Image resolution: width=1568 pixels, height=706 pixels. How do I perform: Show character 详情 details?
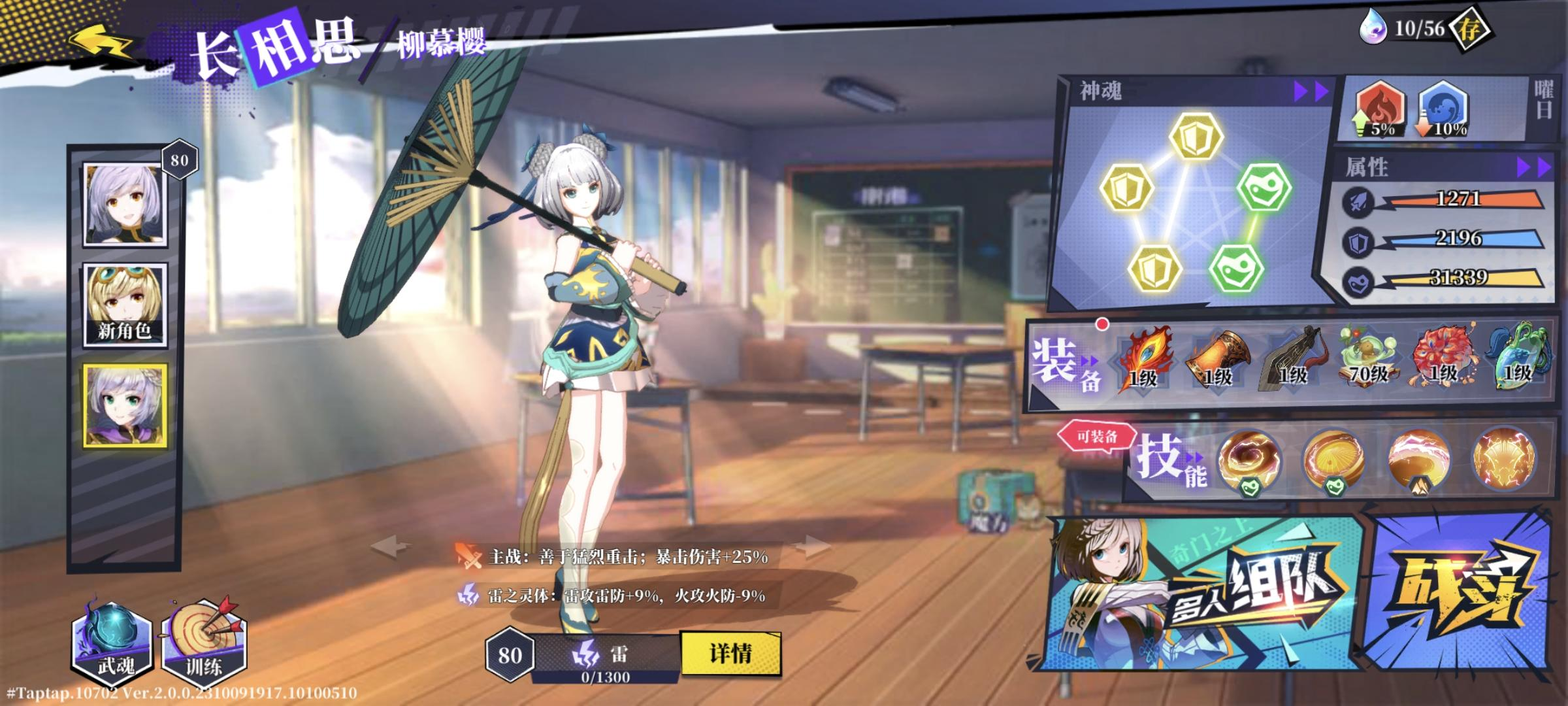[730, 653]
